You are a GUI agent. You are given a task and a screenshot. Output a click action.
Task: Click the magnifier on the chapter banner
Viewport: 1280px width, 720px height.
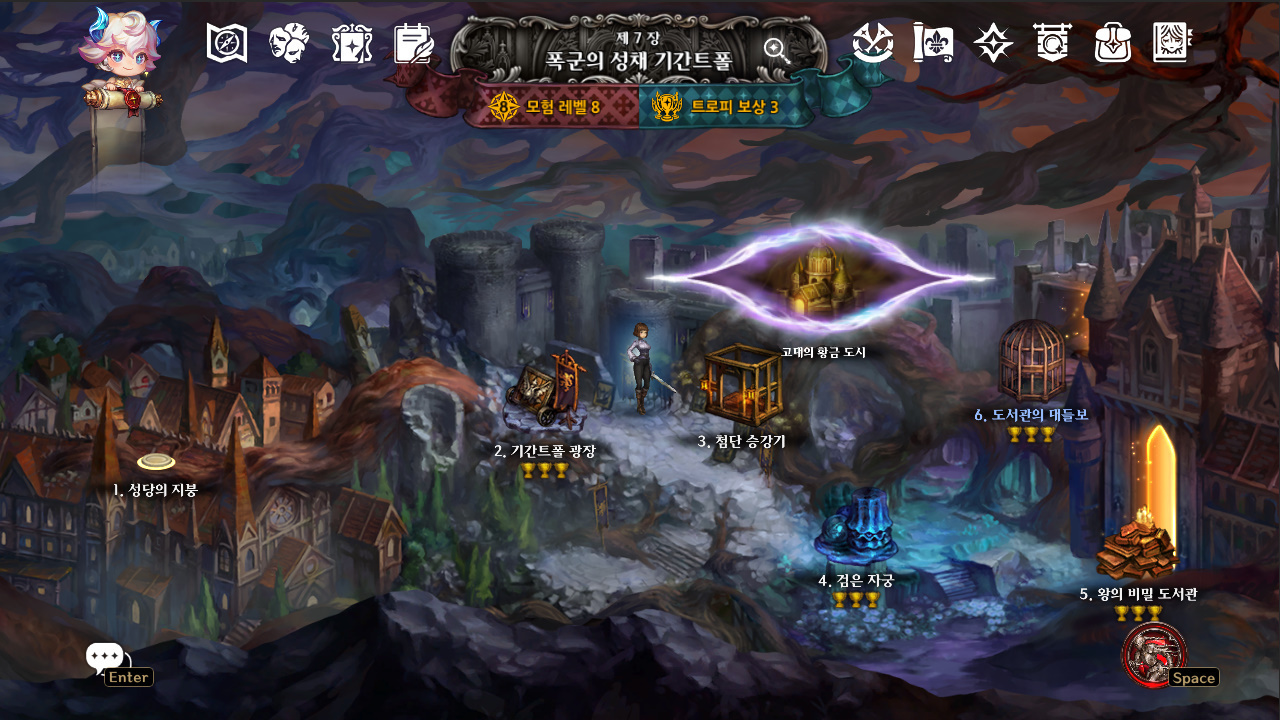(x=776, y=50)
